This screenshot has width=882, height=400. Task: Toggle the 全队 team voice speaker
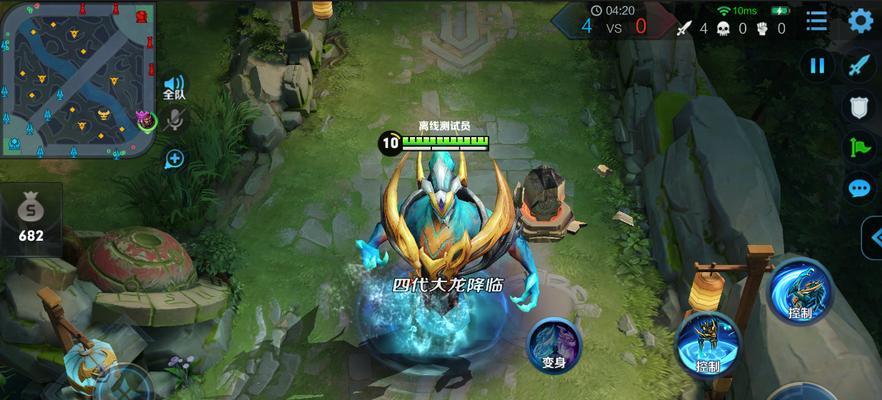pyautogui.click(x=174, y=86)
